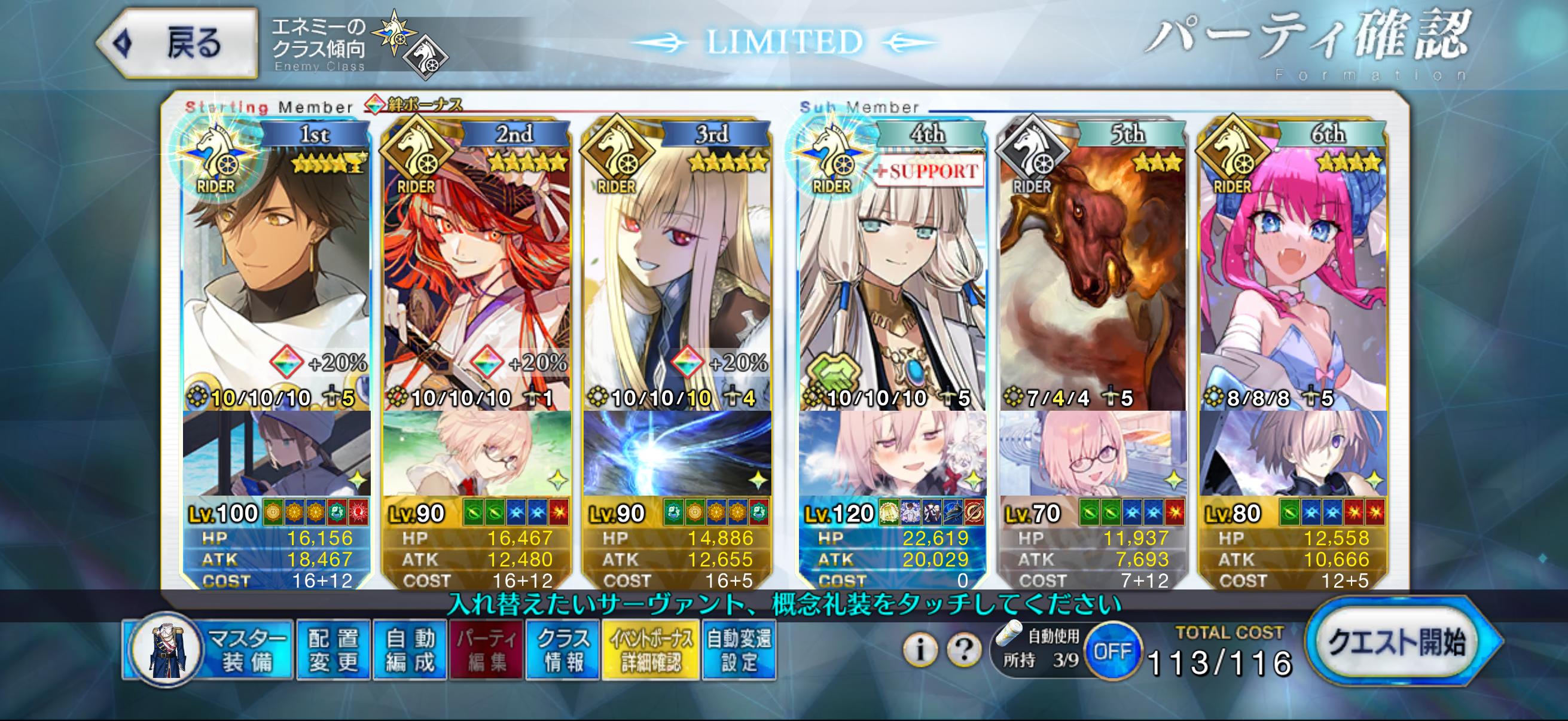This screenshot has width=1568, height=721.
Task: Change the 1st slot craft essence card
Action: coord(277,453)
